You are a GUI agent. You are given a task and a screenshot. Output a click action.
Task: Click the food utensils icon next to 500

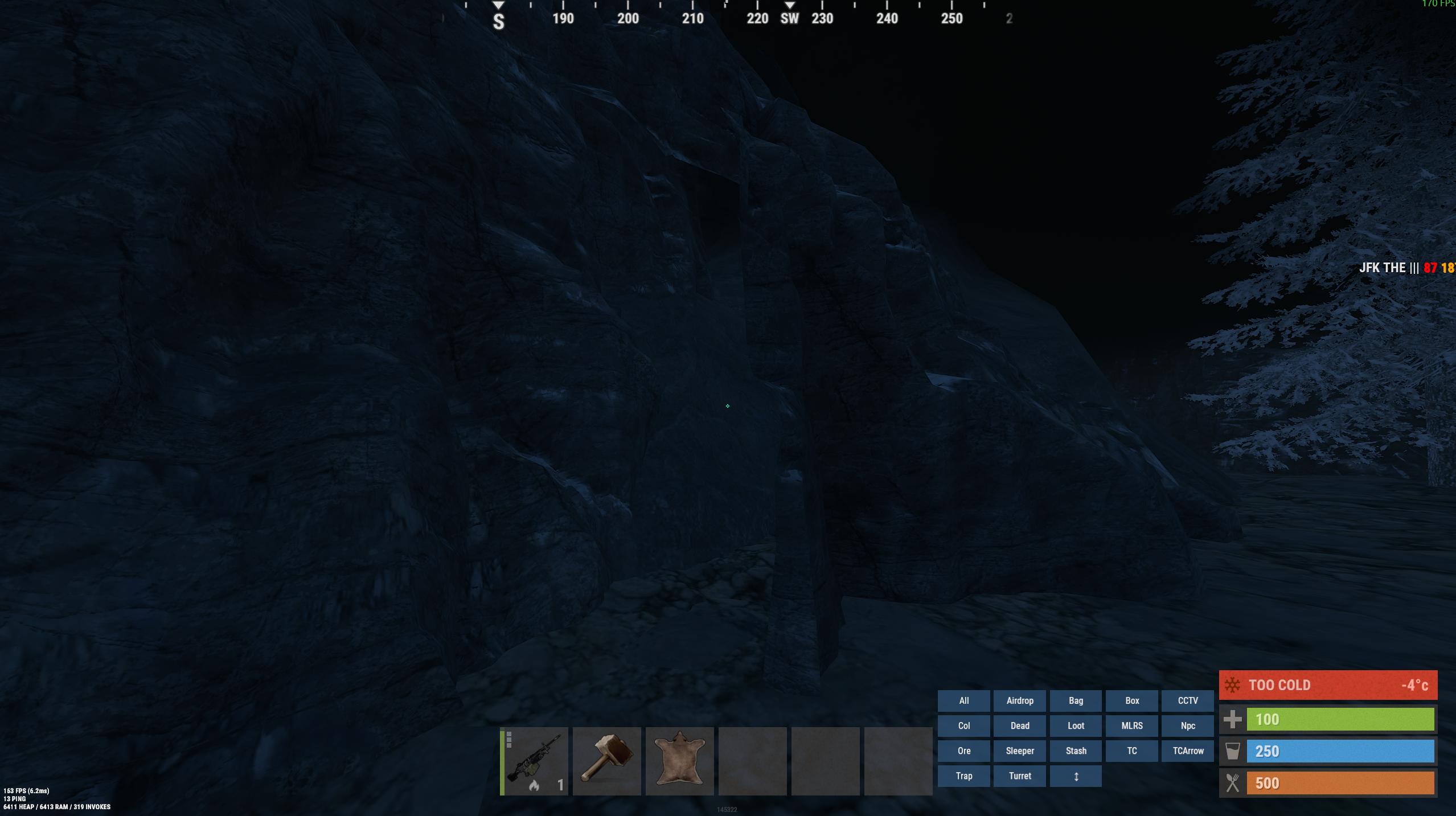coord(1232,782)
